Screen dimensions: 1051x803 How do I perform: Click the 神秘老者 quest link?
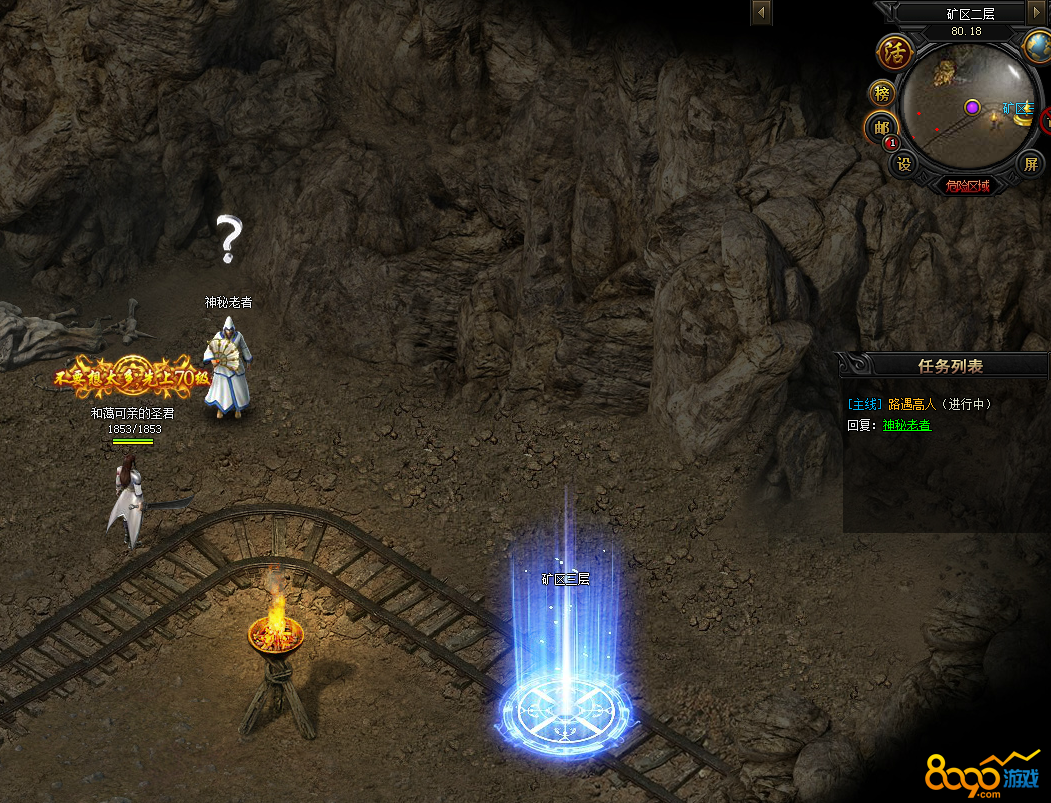click(x=906, y=425)
